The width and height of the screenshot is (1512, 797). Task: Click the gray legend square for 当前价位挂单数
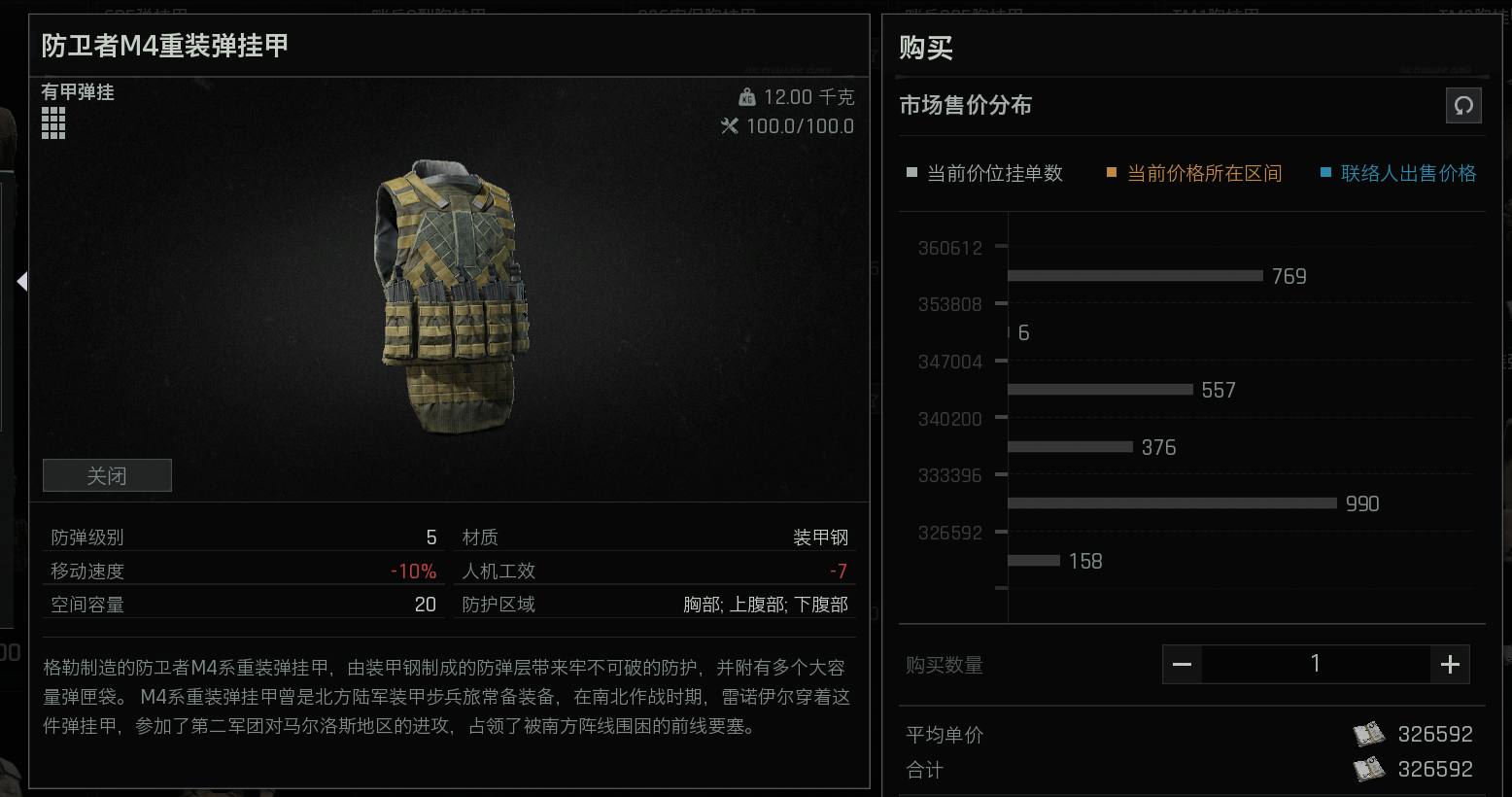coord(911,172)
